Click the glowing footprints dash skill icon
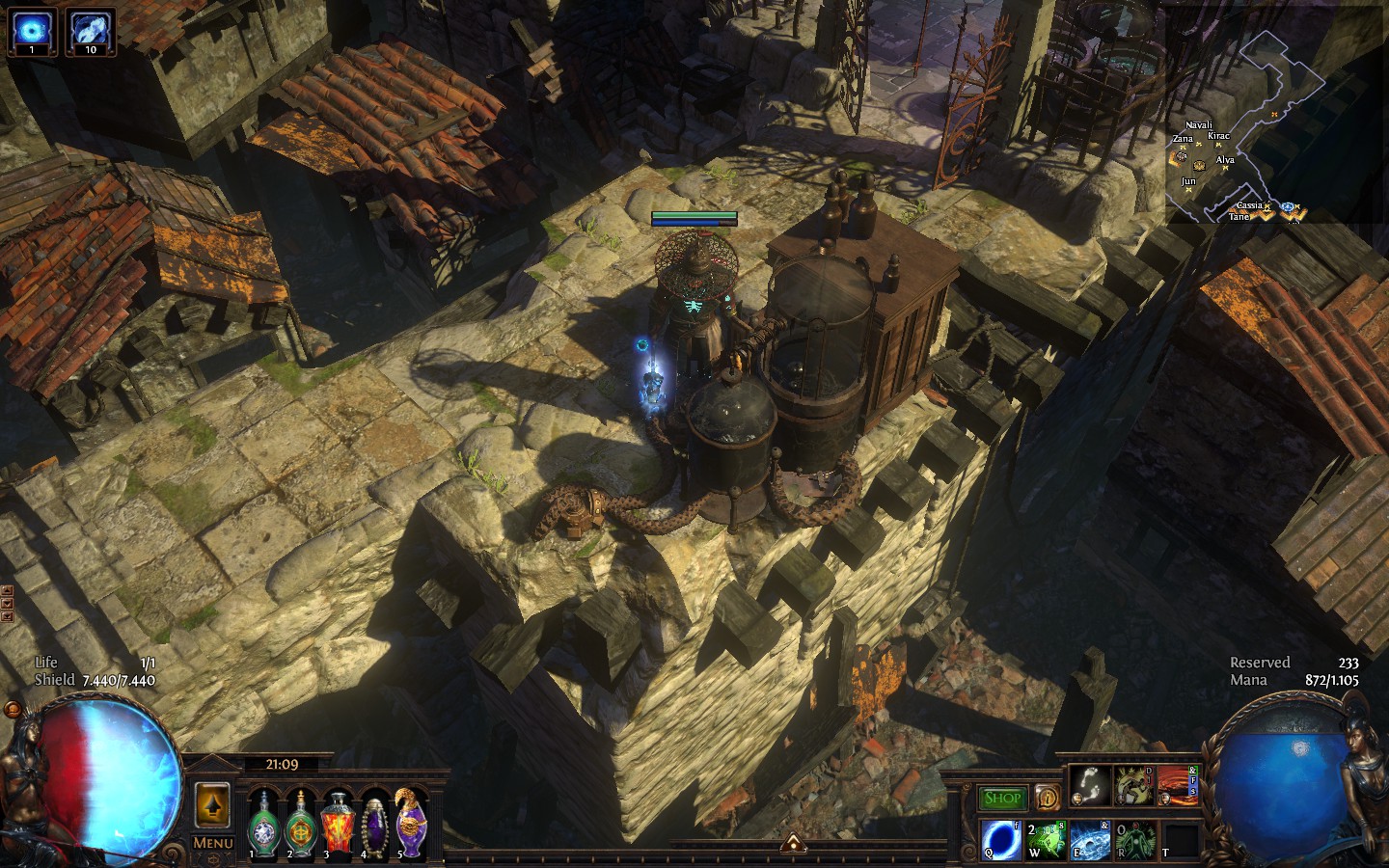This screenshot has height=868, width=1389. click(x=1091, y=786)
